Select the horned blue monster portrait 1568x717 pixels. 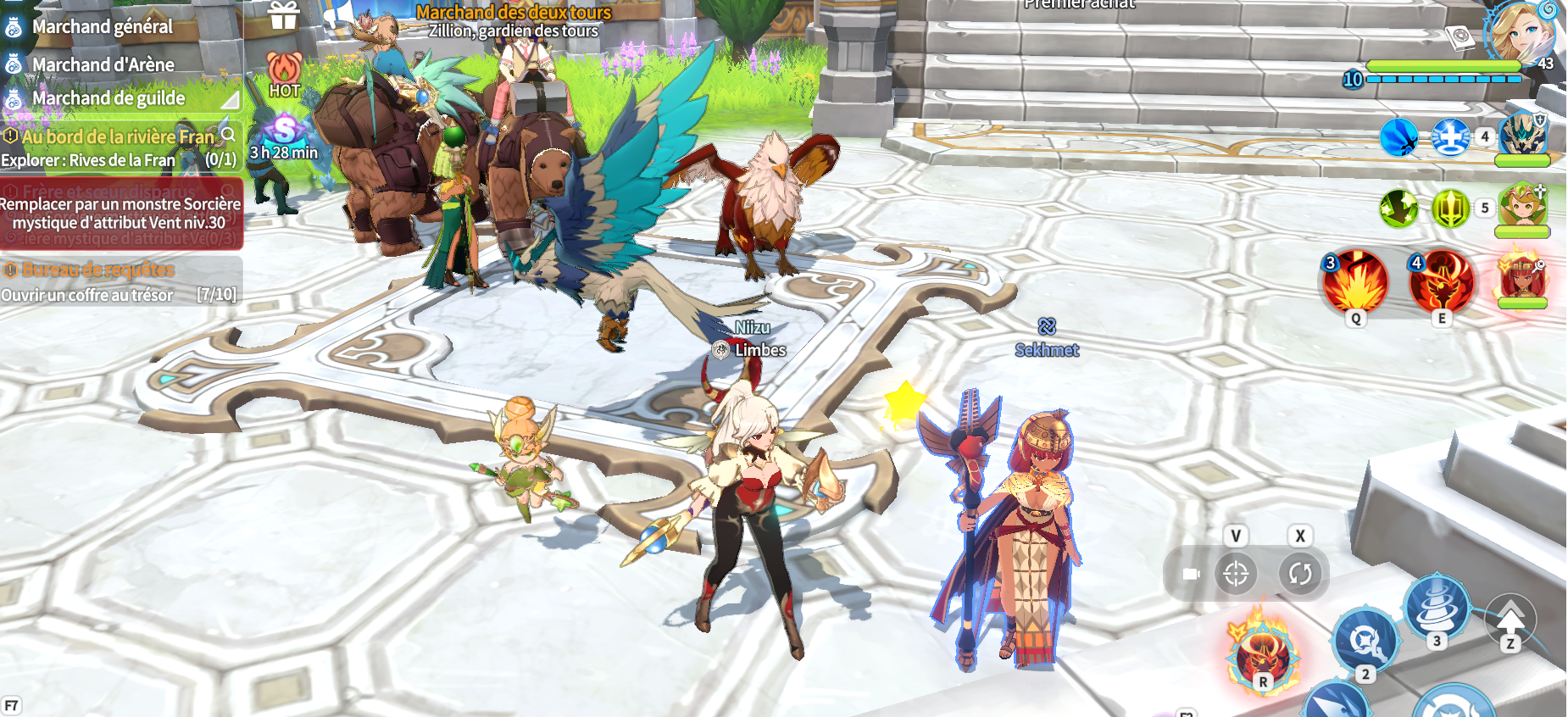[x=1522, y=136]
